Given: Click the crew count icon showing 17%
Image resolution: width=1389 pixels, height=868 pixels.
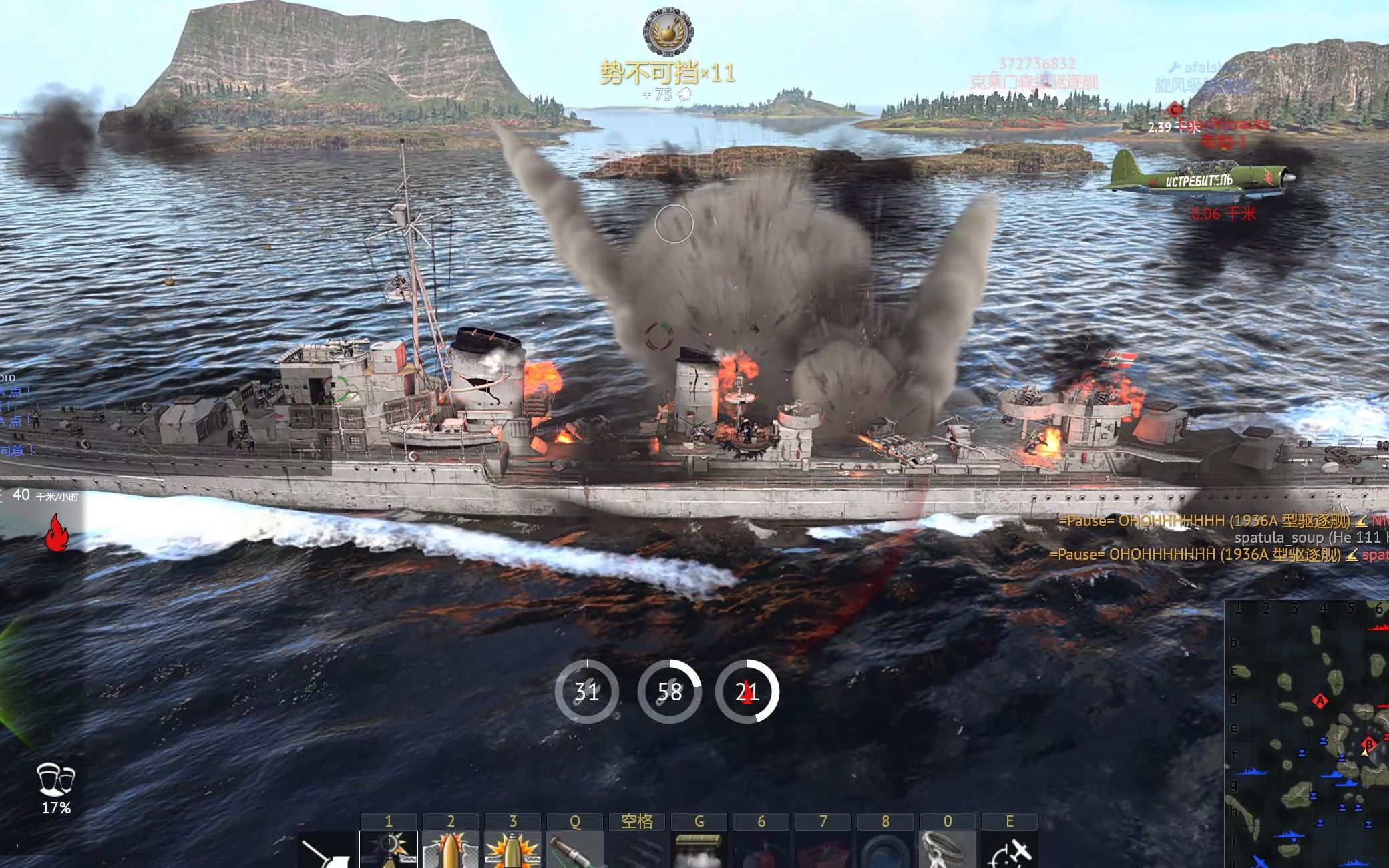Looking at the screenshot, I should (x=56, y=779).
